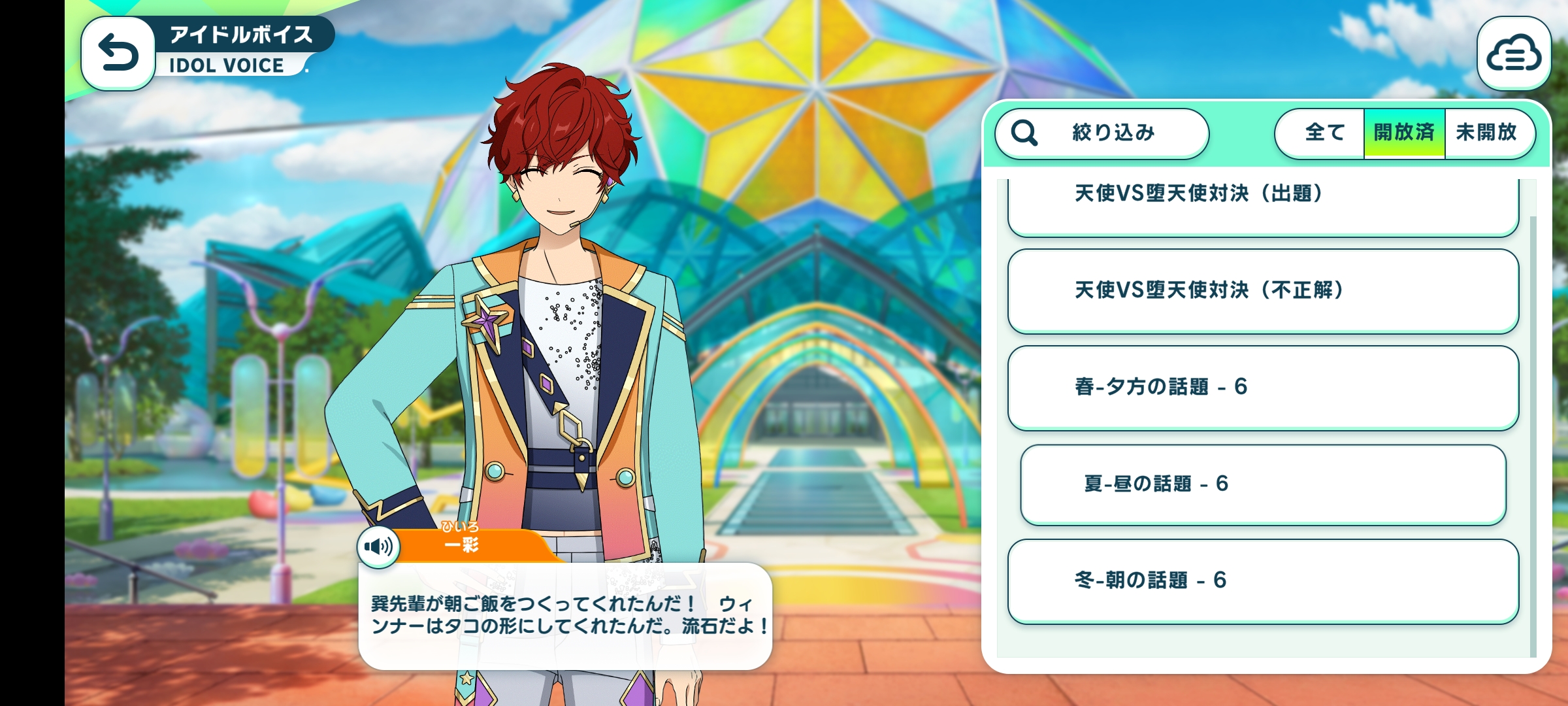Viewport: 1568px width, 706px height.
Task: Play the 冬-朝の話題 - 6 voice line
Action: [x=1262, y=580]
